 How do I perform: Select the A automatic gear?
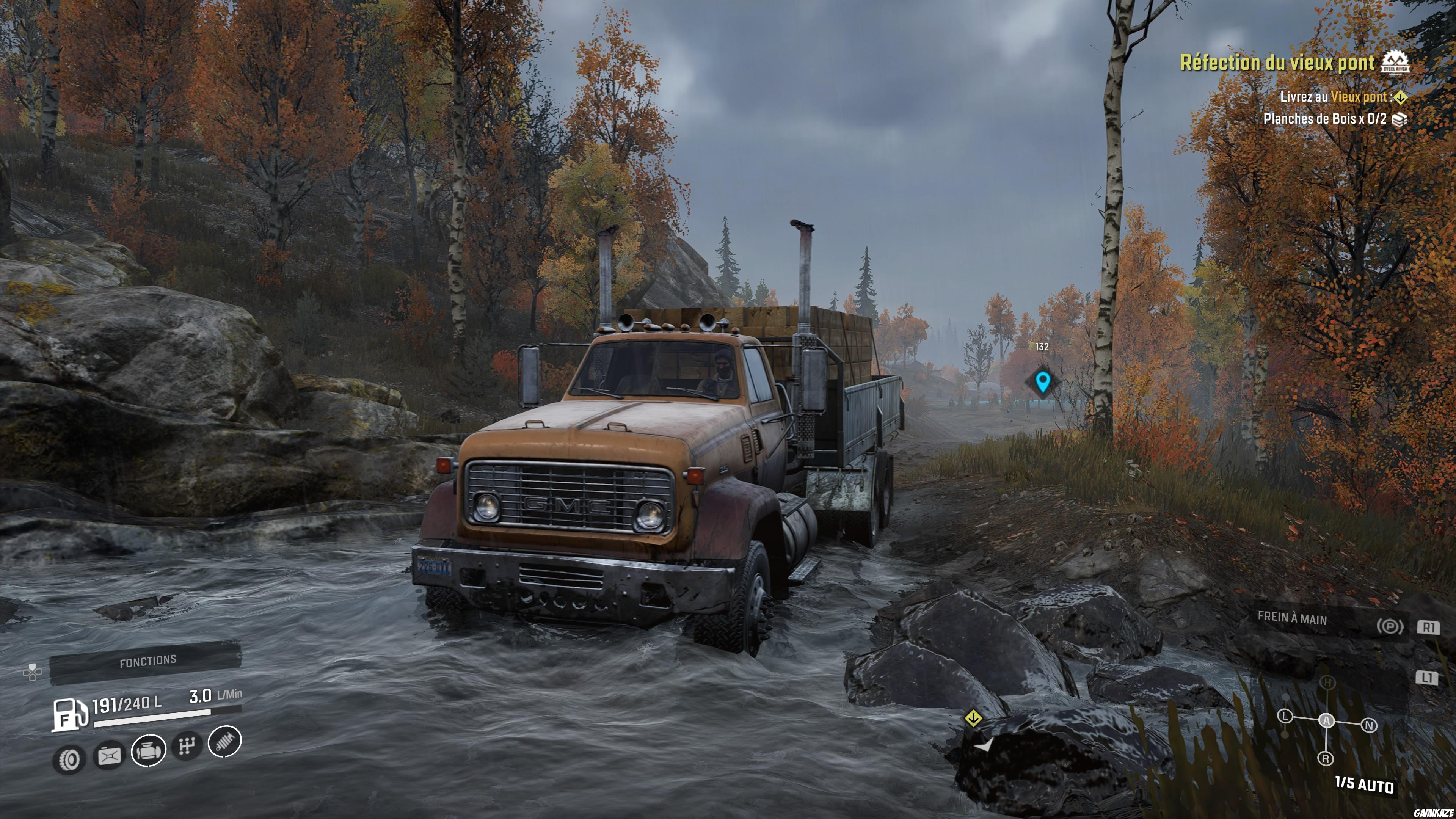click(x=1327, y=721)
